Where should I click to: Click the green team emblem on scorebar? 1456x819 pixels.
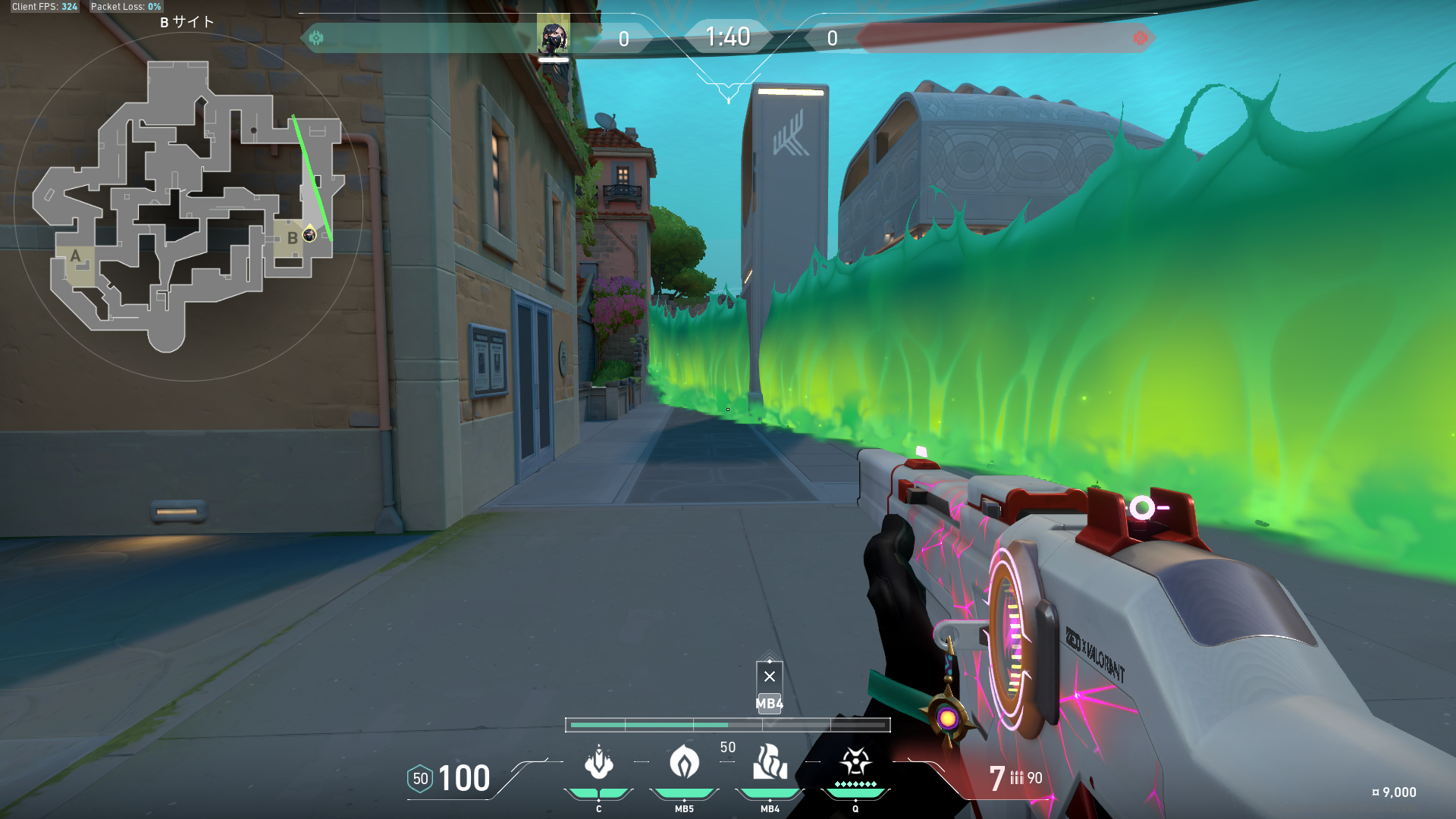[316, 37]
